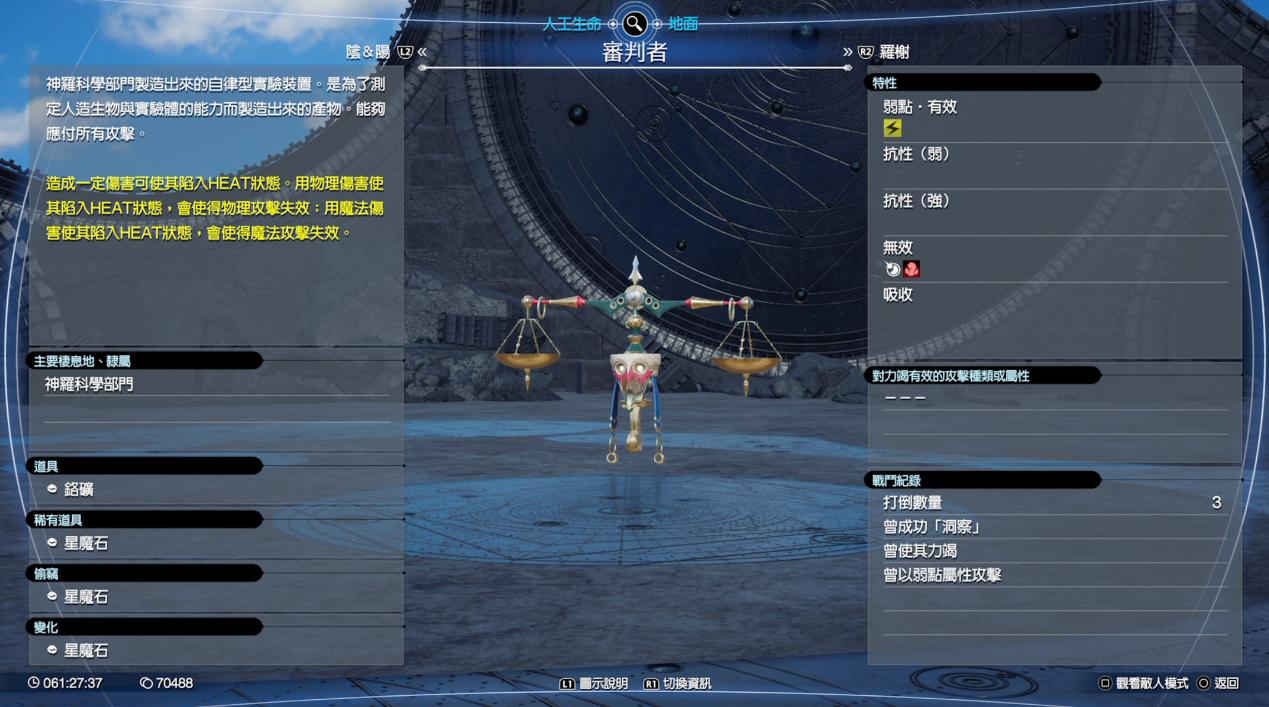
Task: Click the red immunity icon under 無效
Action: [912, 269]
